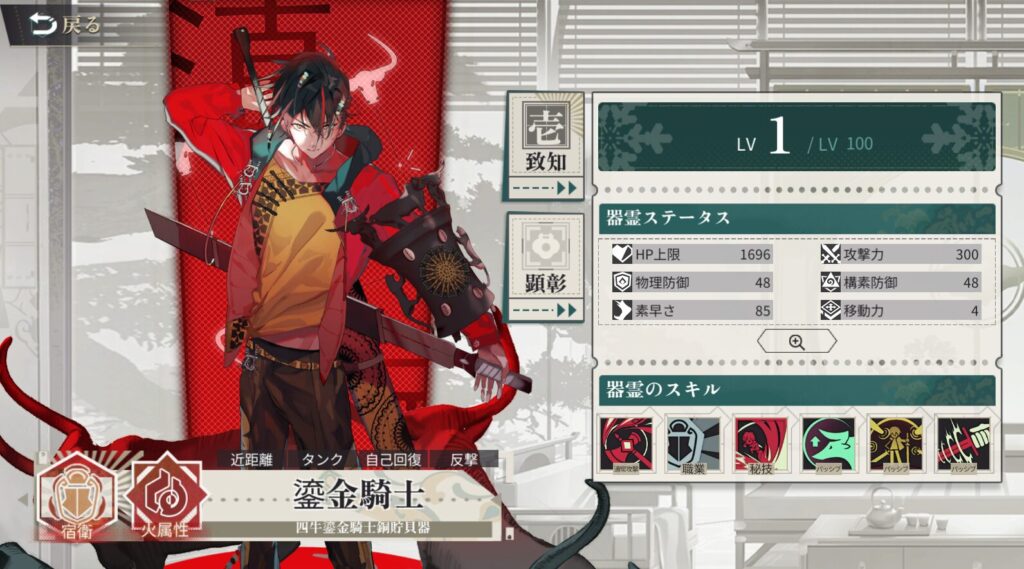This screenshot has height=569, width=1024.
Task: Select the 自己回復 trait tag
Action: pos(393,460)
